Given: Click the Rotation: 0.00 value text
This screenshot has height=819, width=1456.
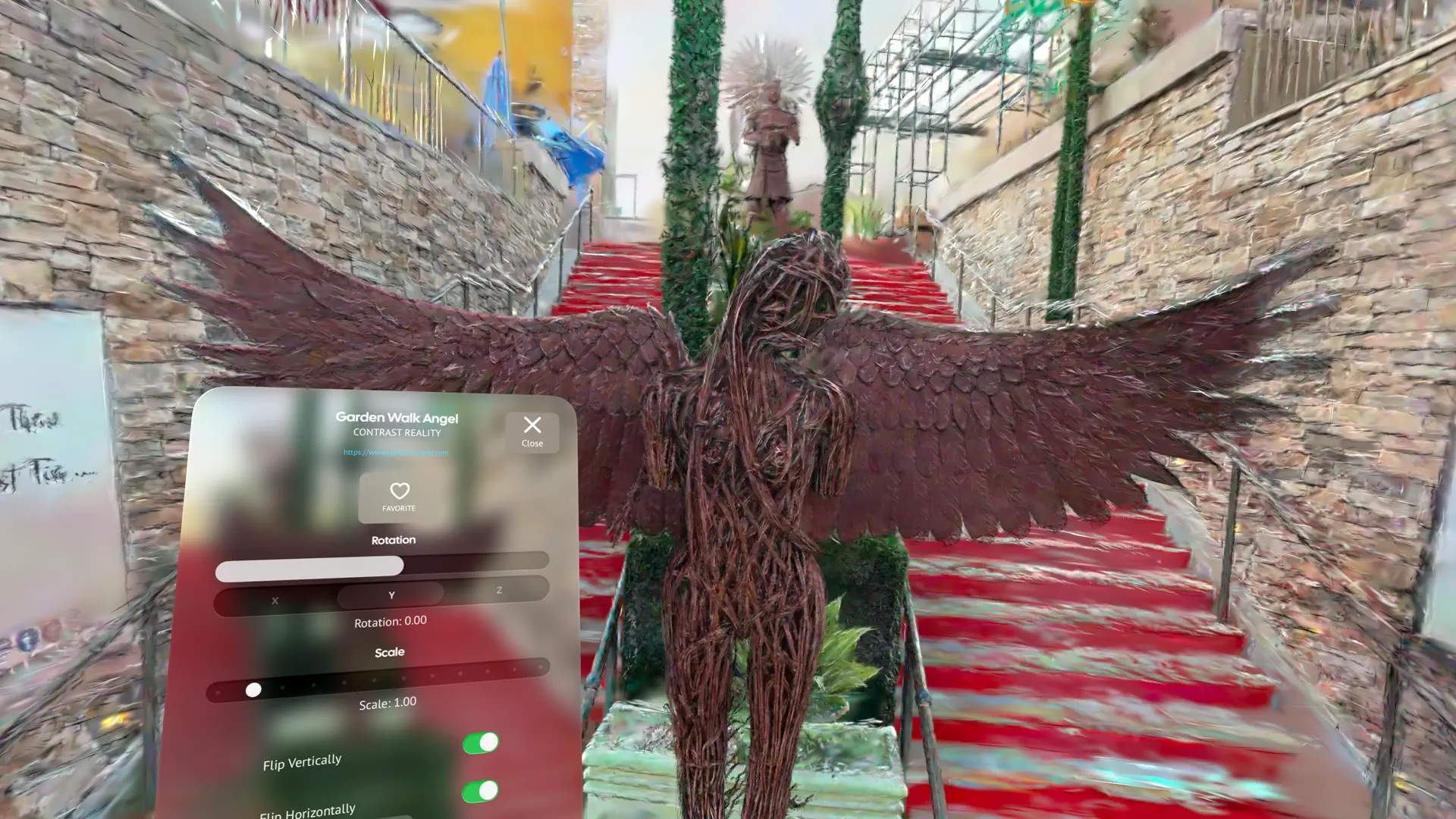Looking at the screenshot, I should [x=391, y=621].
